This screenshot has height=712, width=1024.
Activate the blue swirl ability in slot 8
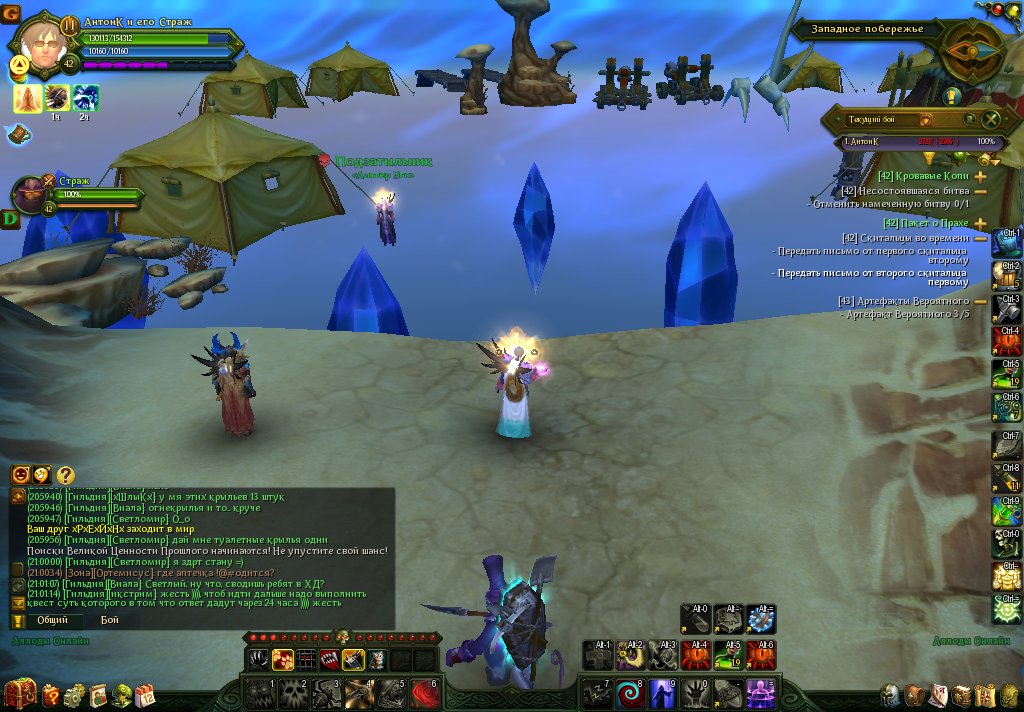tap(629, 691)
